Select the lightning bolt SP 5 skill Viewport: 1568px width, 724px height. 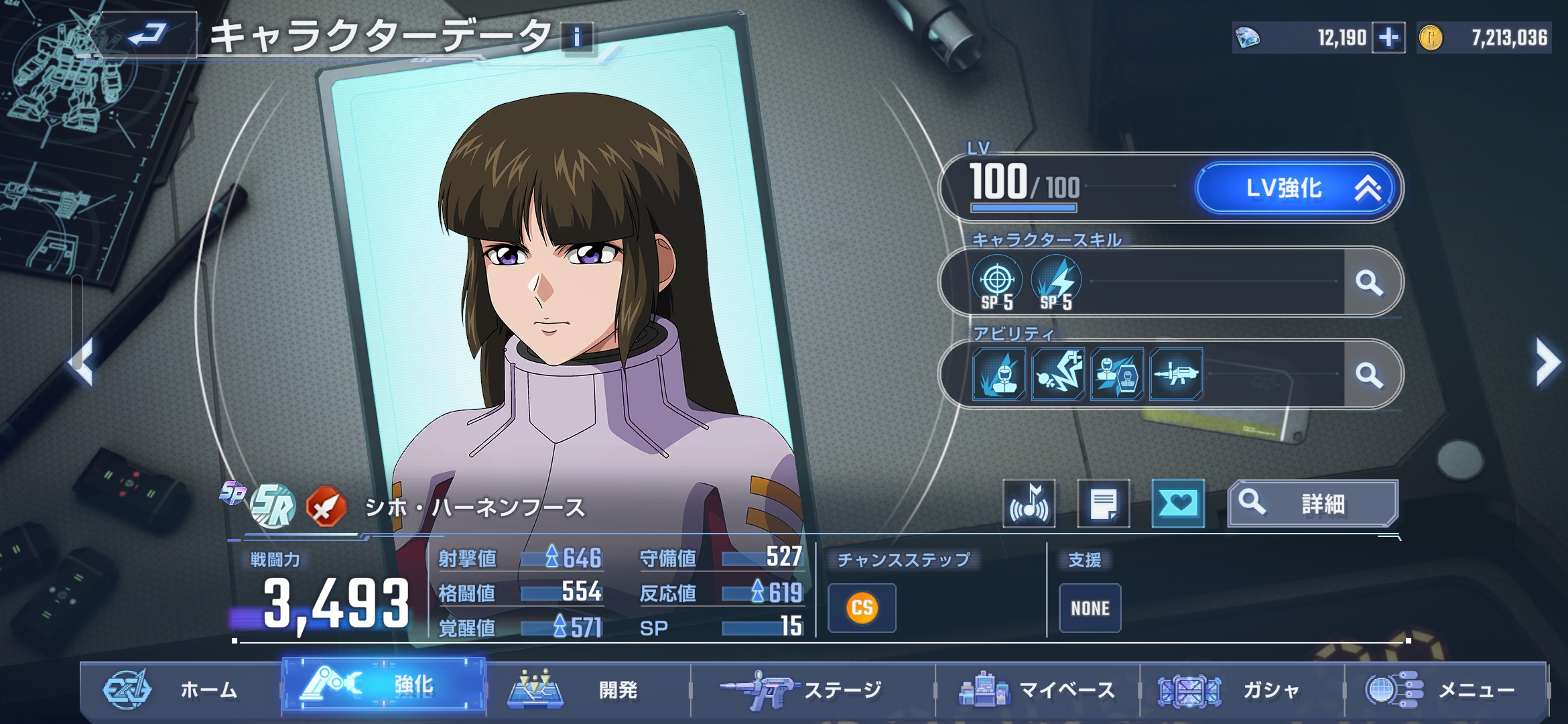click(x=1056, y=282)
